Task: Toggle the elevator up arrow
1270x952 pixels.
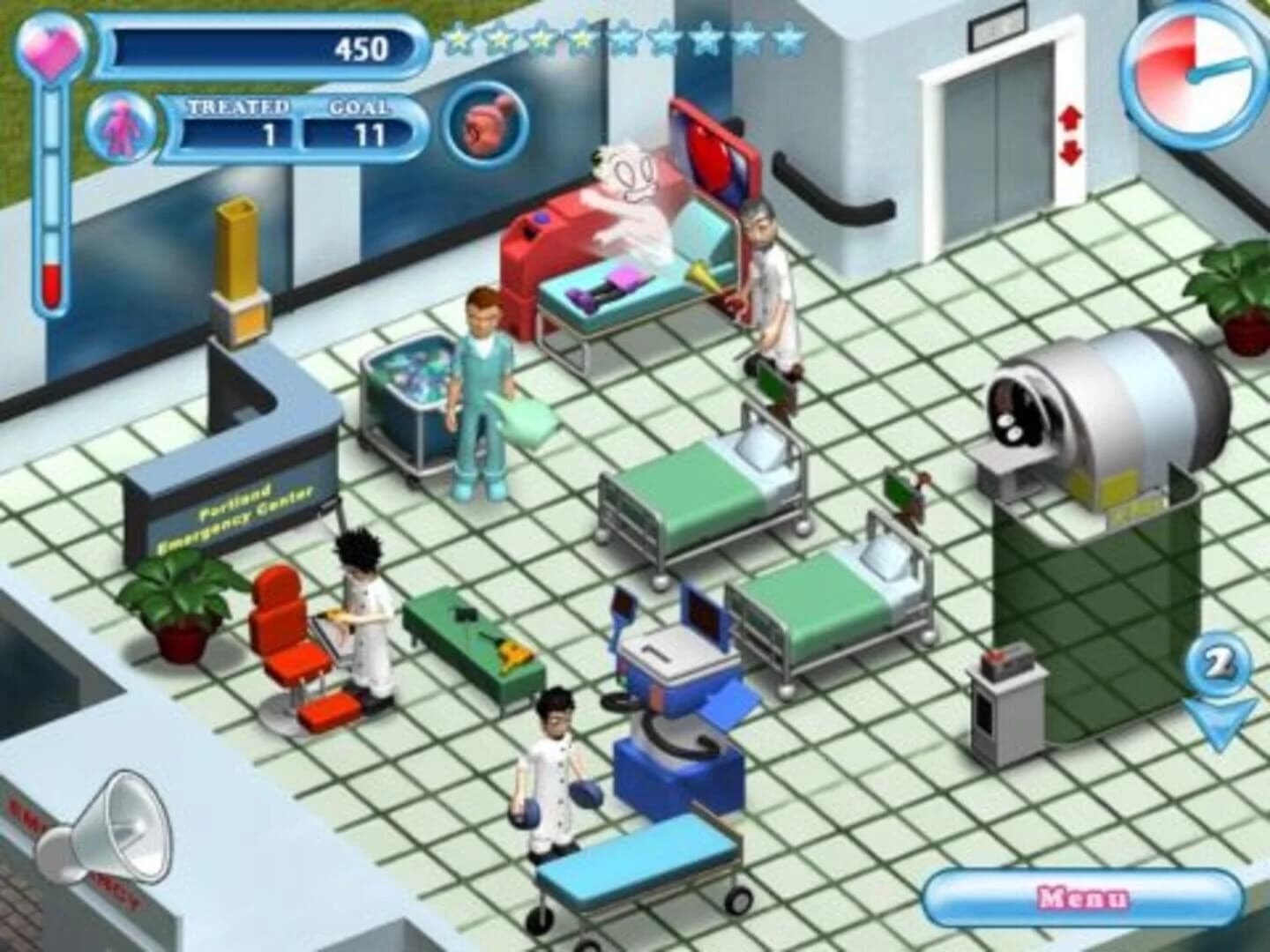Action: click(1072, 115)
